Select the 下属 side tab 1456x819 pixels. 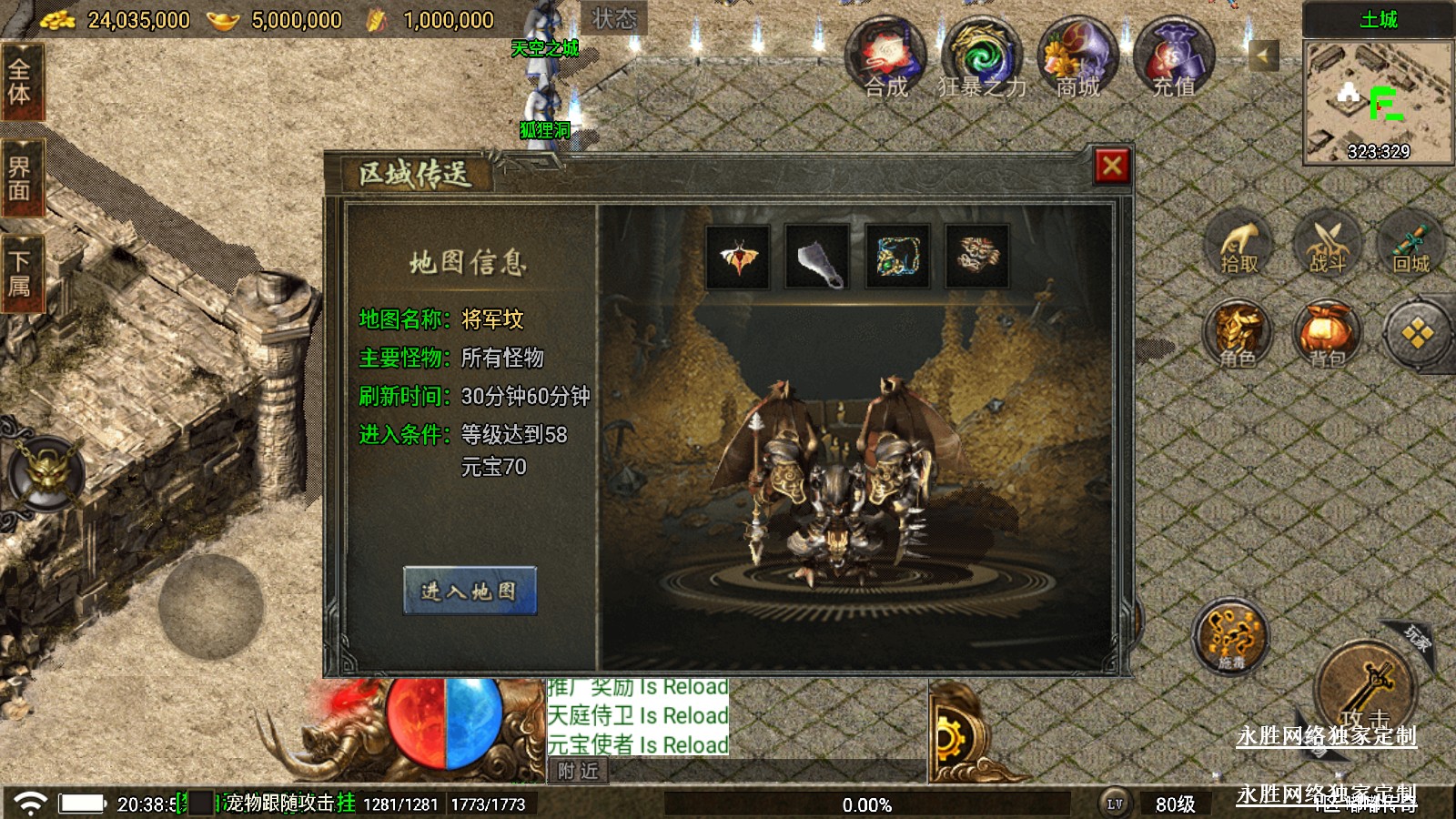20,274
